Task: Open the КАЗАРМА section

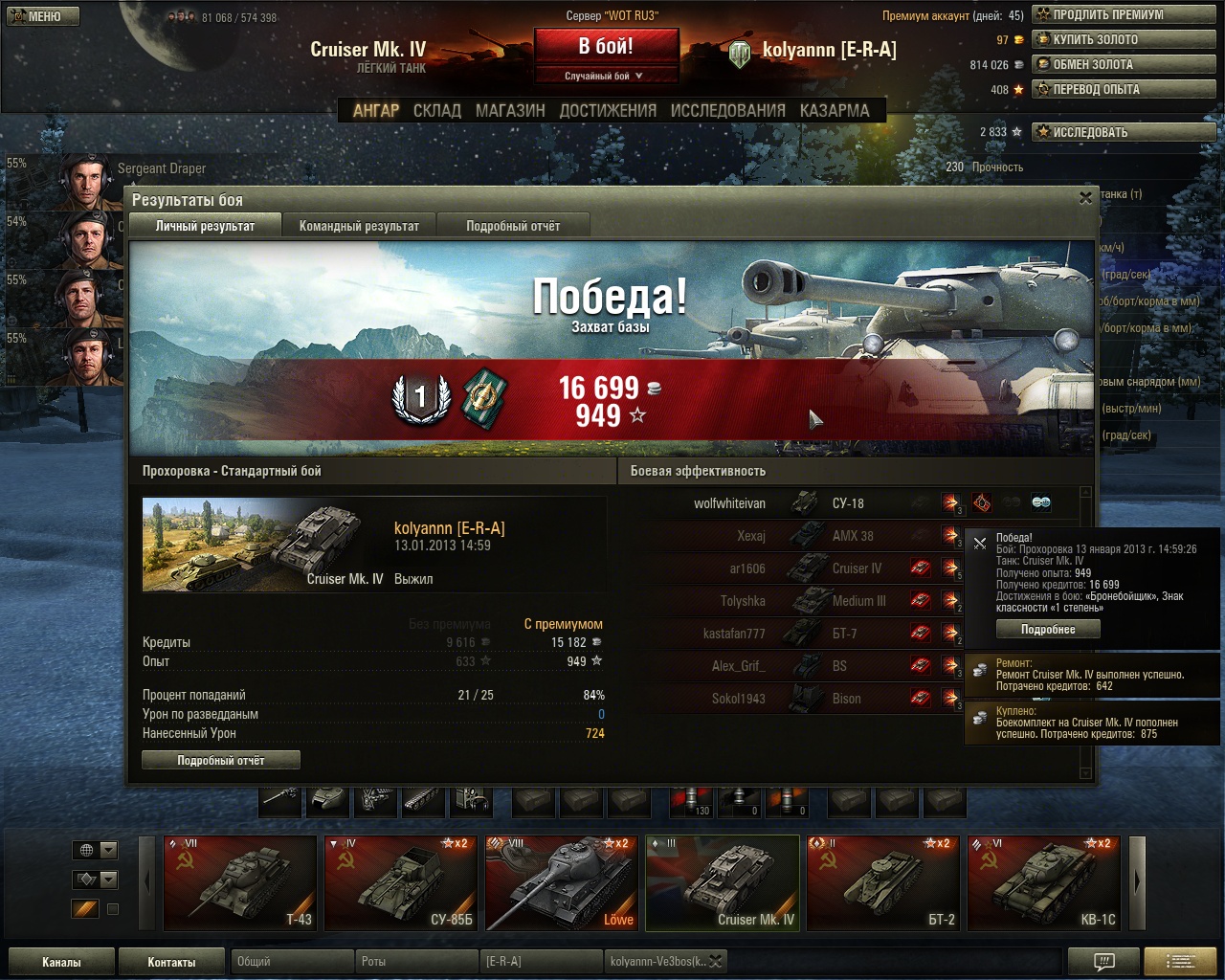Action: tap(835, 111)
